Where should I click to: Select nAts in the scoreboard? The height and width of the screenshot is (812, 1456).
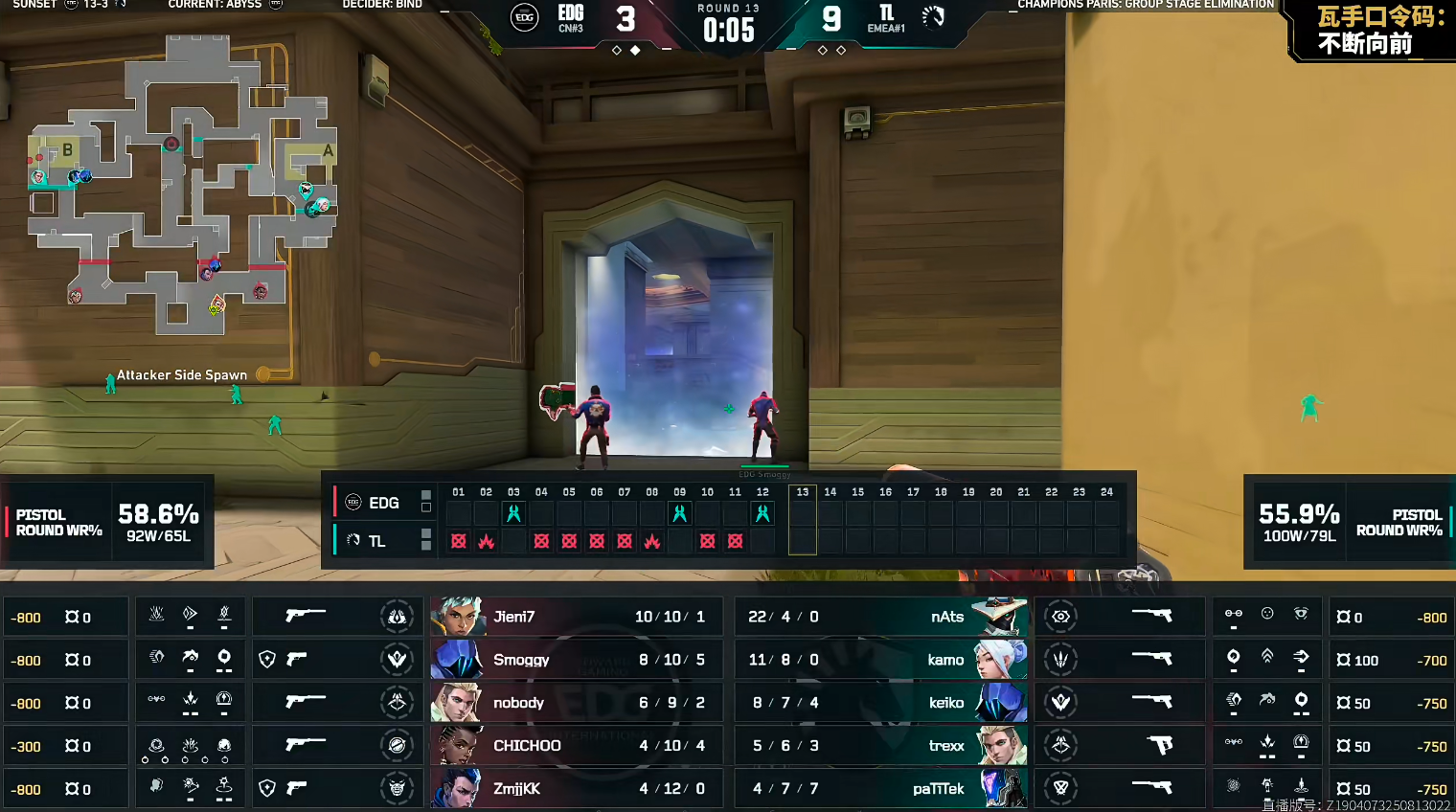click(x=881, y=617)
